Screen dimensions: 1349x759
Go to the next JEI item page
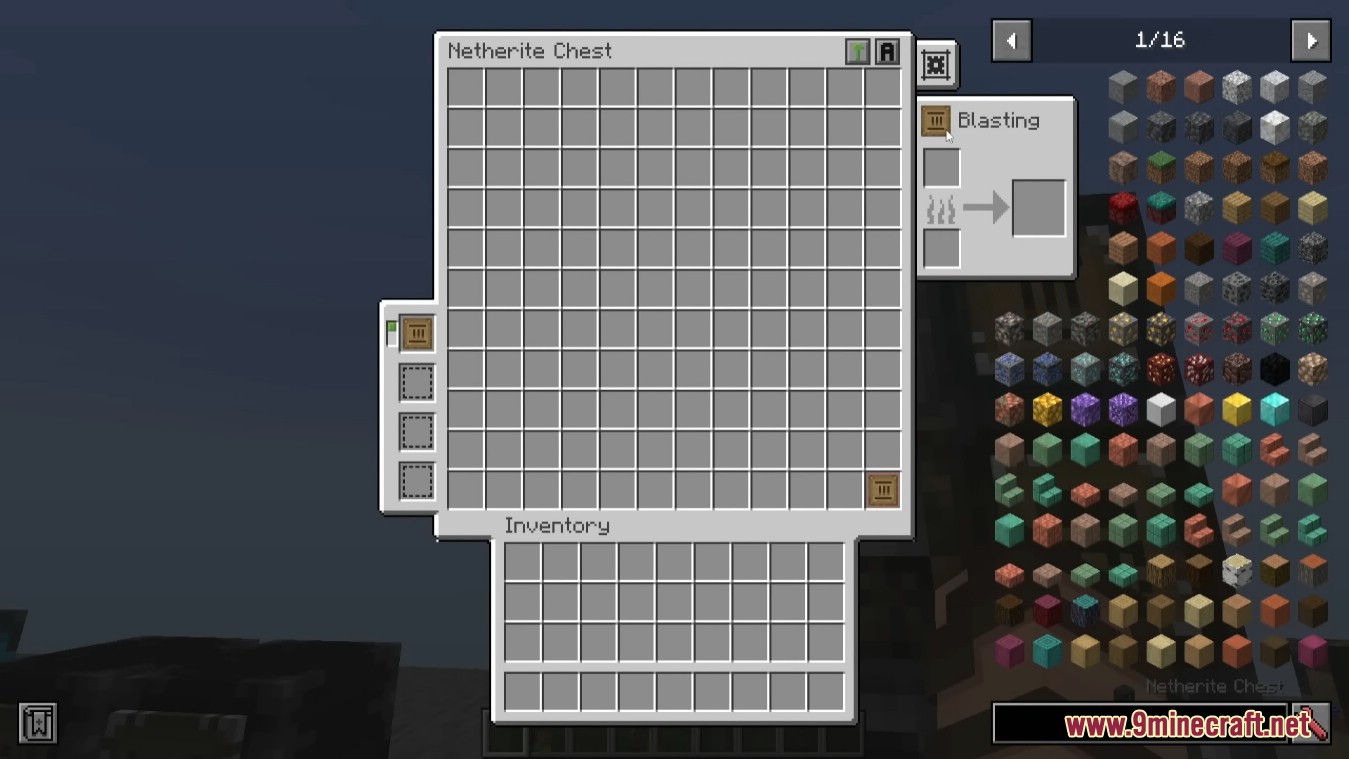[x=1310, y=41]
